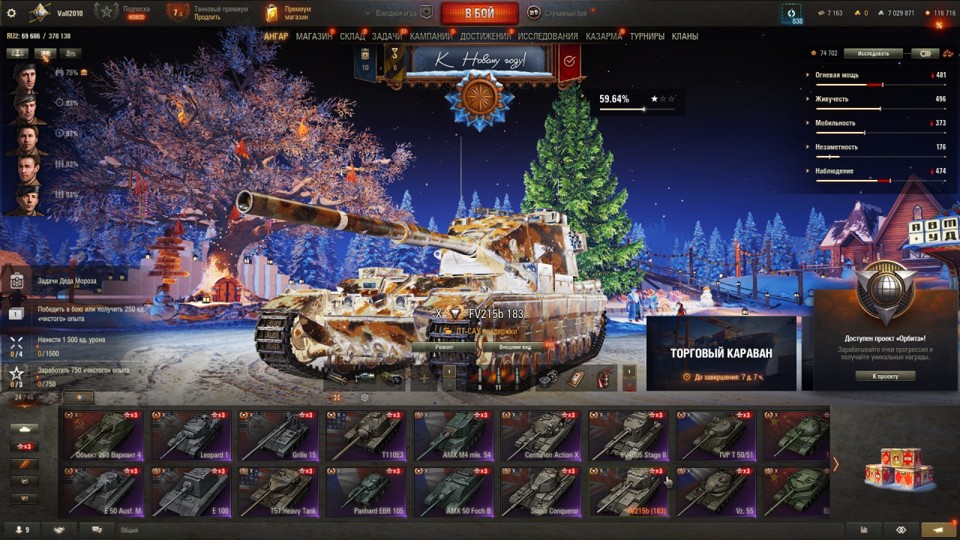Open the МАГАЗИН tab
This screenshot has height=540, width=960.
coord(314,36)
